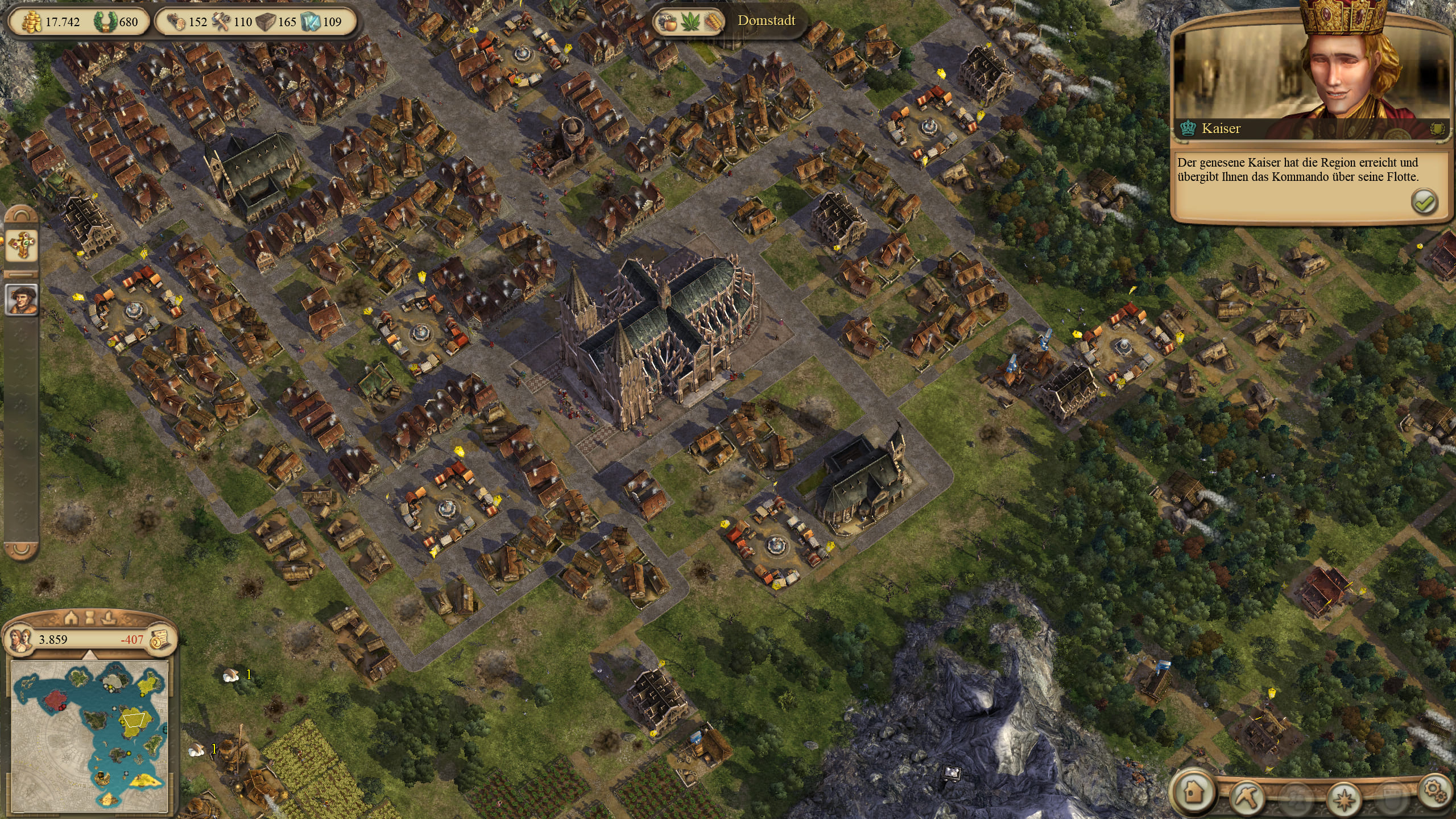1456x819 pixels.
Task: Click the laurel wreath honour icon
Action: [x=106, y=22]
